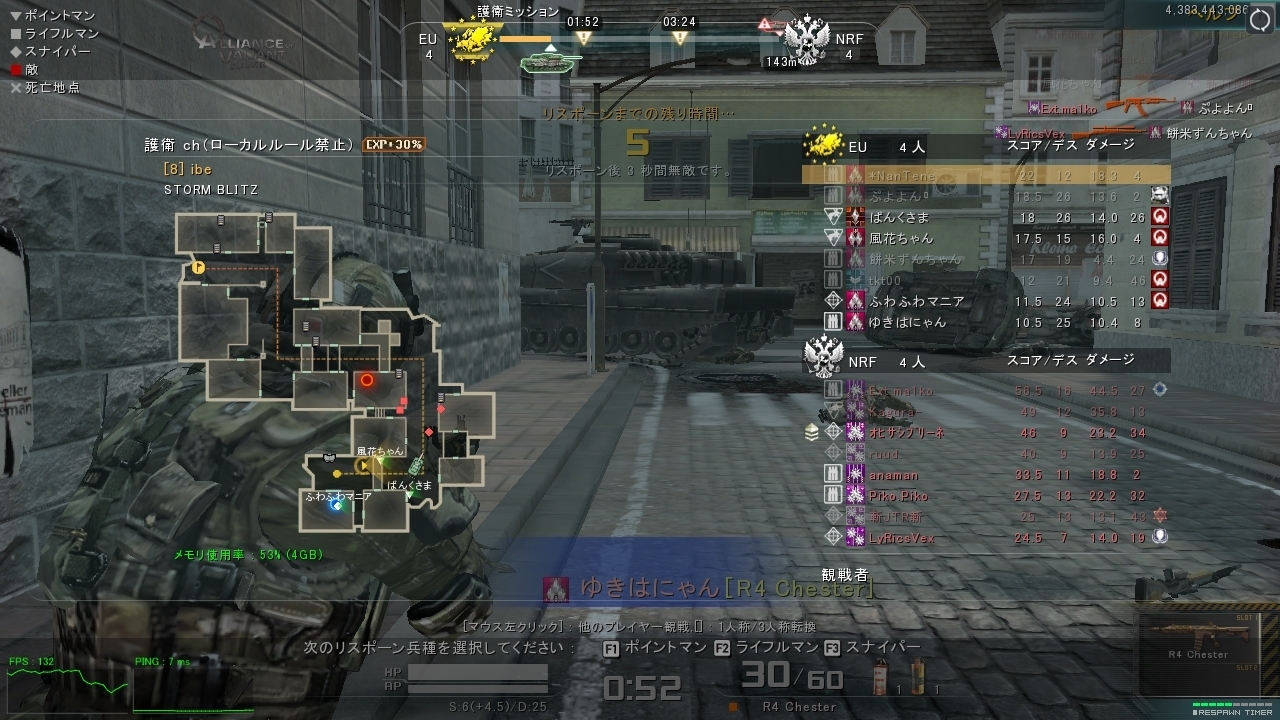Click the circular icon beside the money counter

coord(1260,21)
